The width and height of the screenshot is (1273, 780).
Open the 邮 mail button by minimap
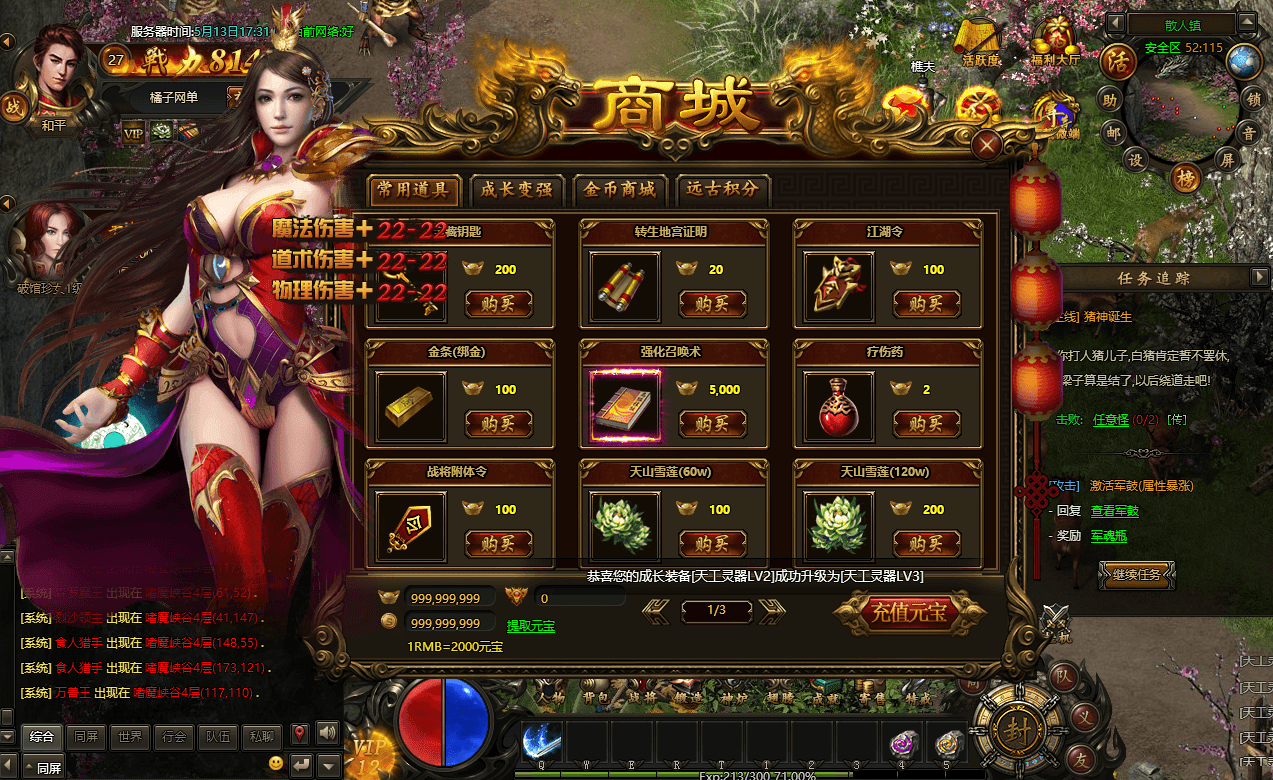point(1113,131)
